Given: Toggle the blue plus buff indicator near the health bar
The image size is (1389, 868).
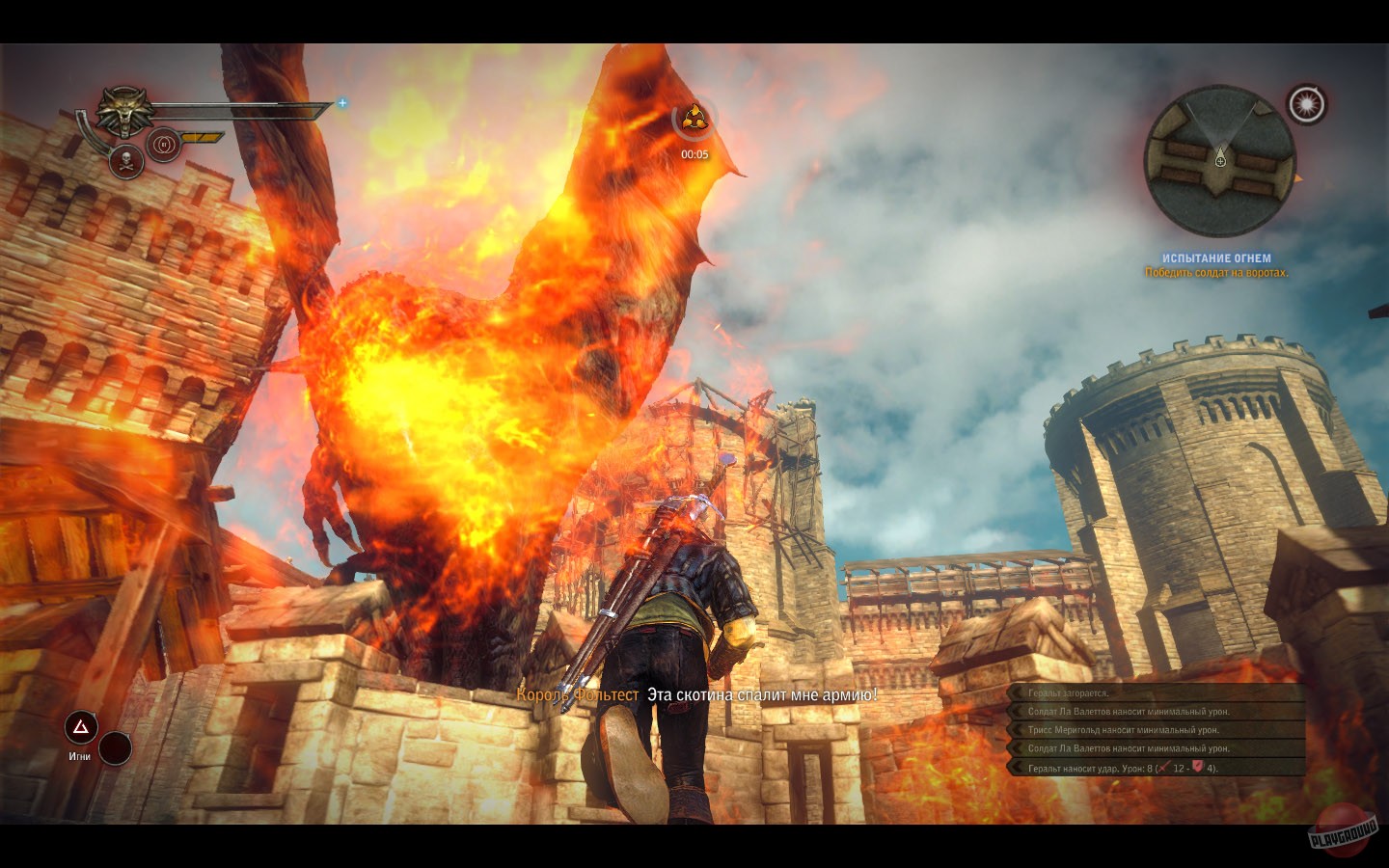Looking at the screenshot, I should [342, 103].
